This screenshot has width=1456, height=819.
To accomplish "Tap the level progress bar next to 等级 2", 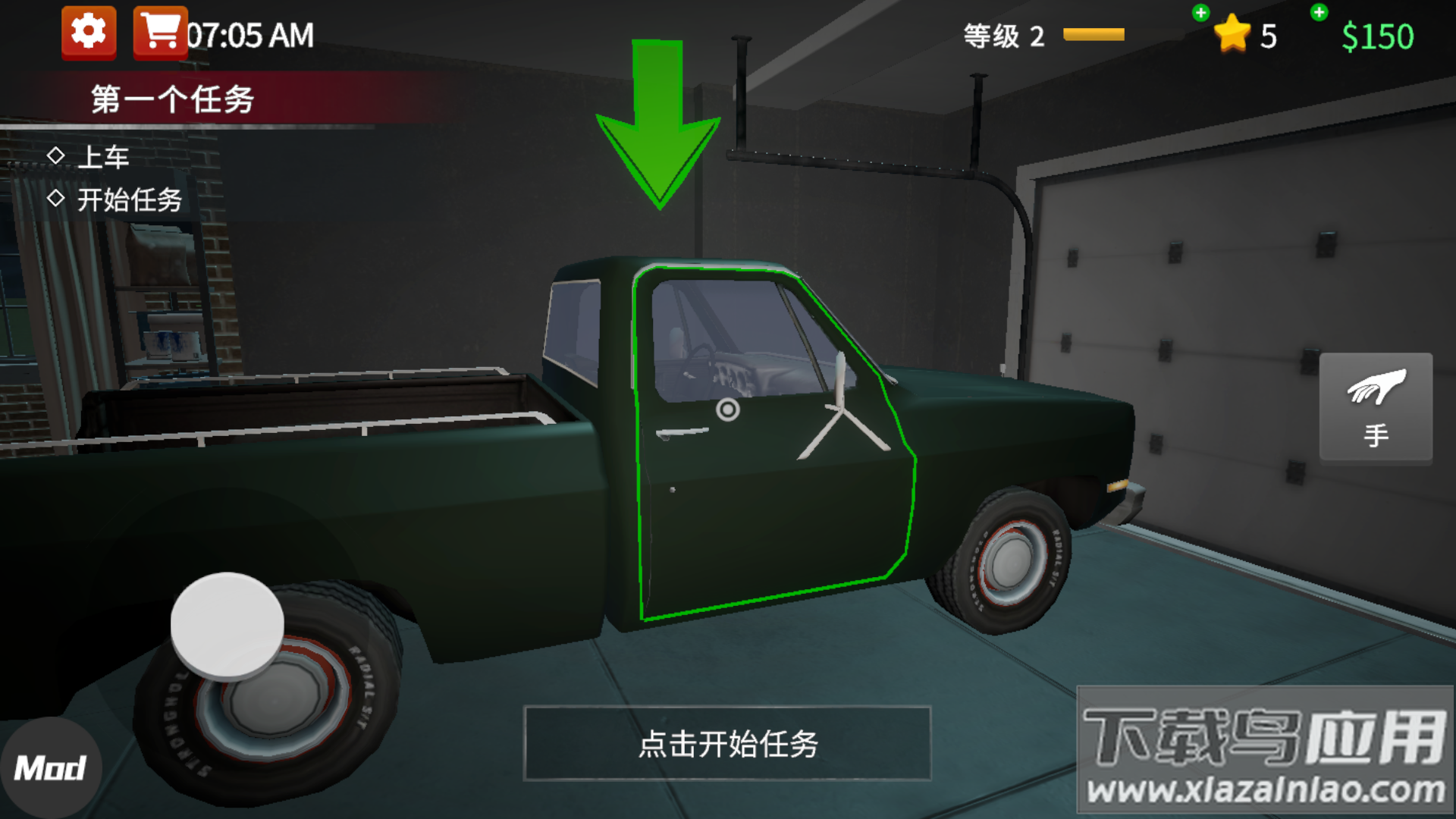I will point(1094,33).
